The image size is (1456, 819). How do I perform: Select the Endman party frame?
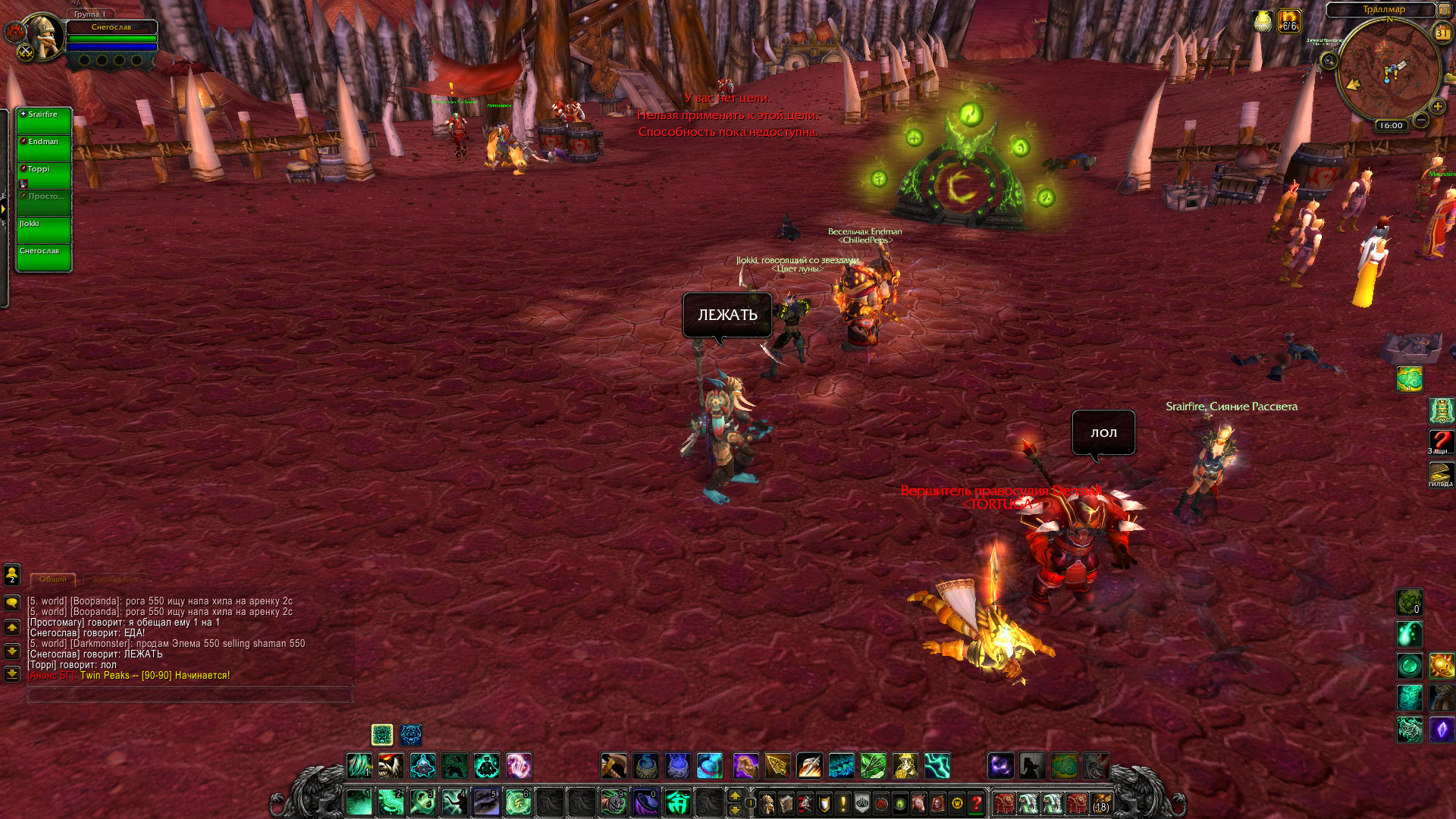coord(44,149)
